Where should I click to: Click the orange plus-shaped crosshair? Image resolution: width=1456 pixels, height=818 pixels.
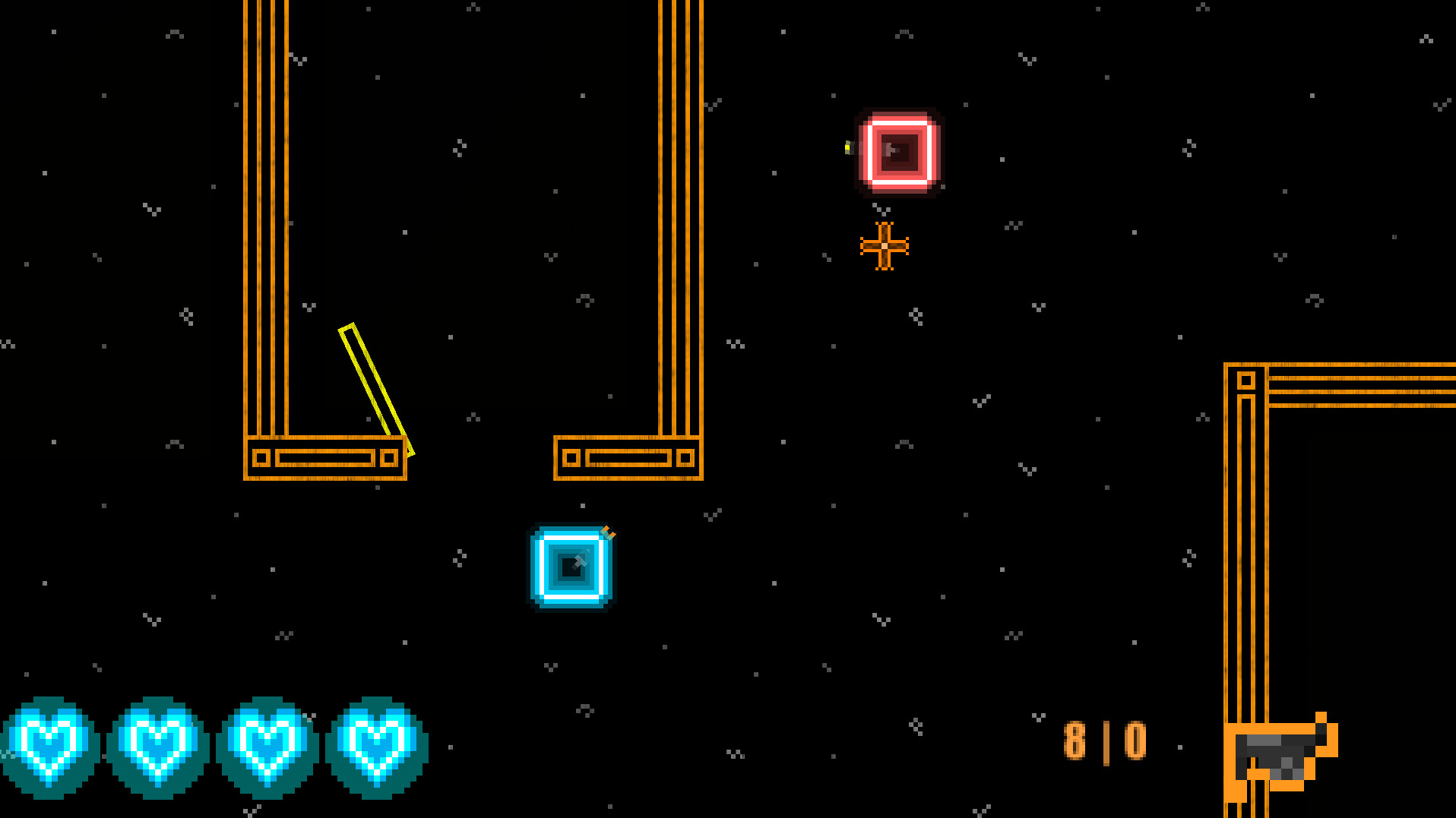click(x=883, y=245)
